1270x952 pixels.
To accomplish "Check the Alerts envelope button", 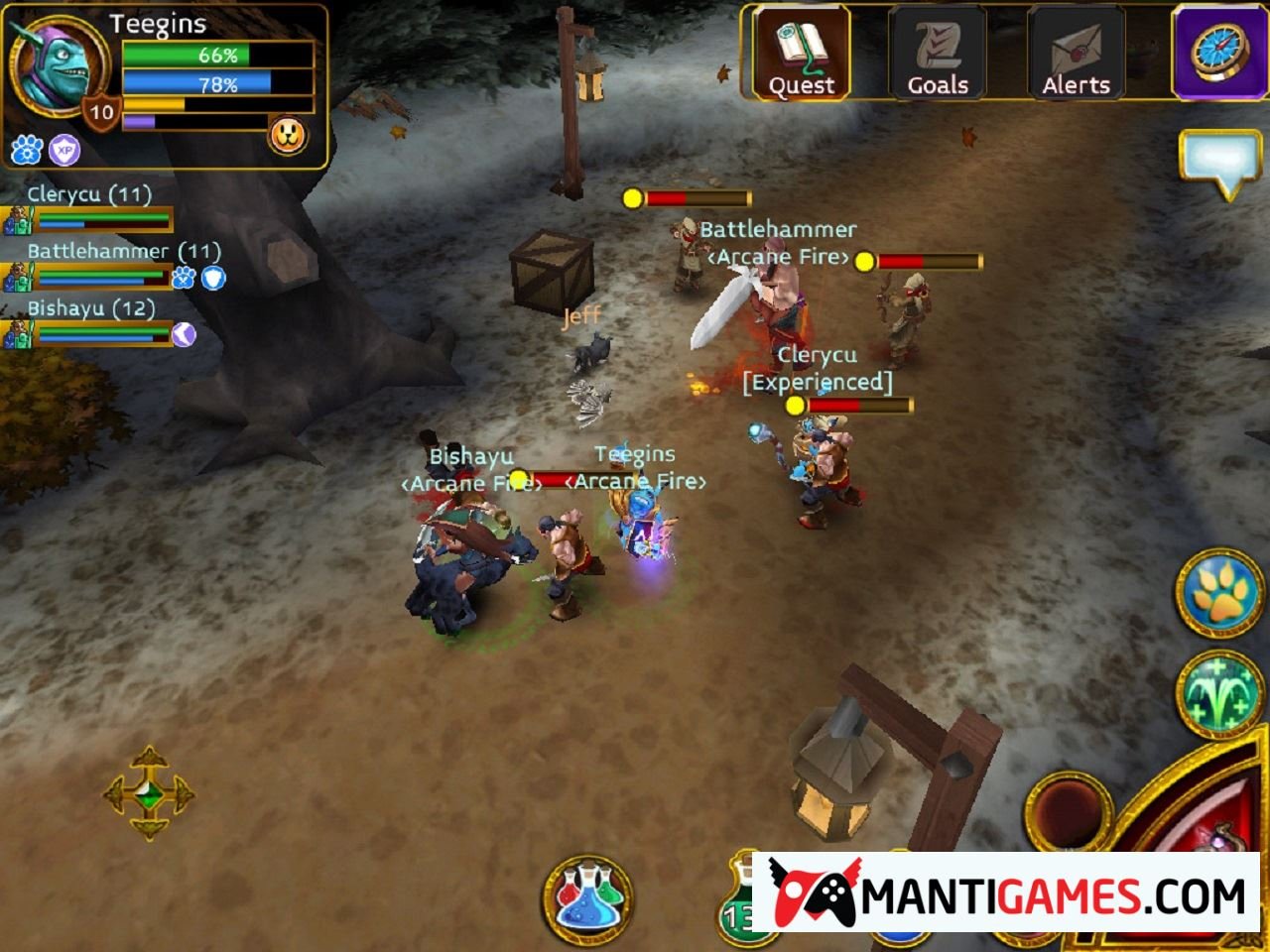I will click(1076, 55).
